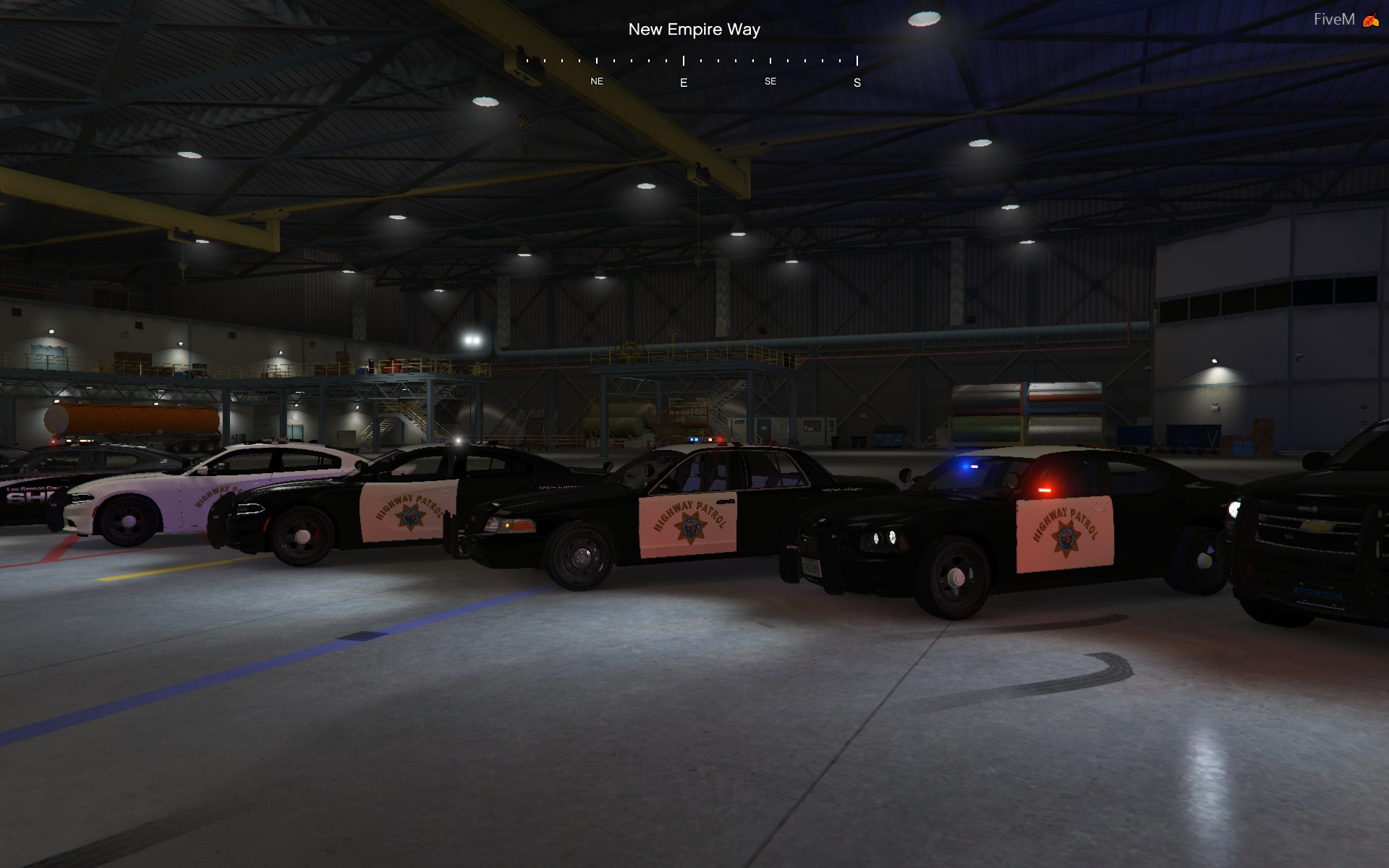Viewport: 1389px width, 868px height.
Task: Click the S marker on the compass bar
Action: point(857,82)
